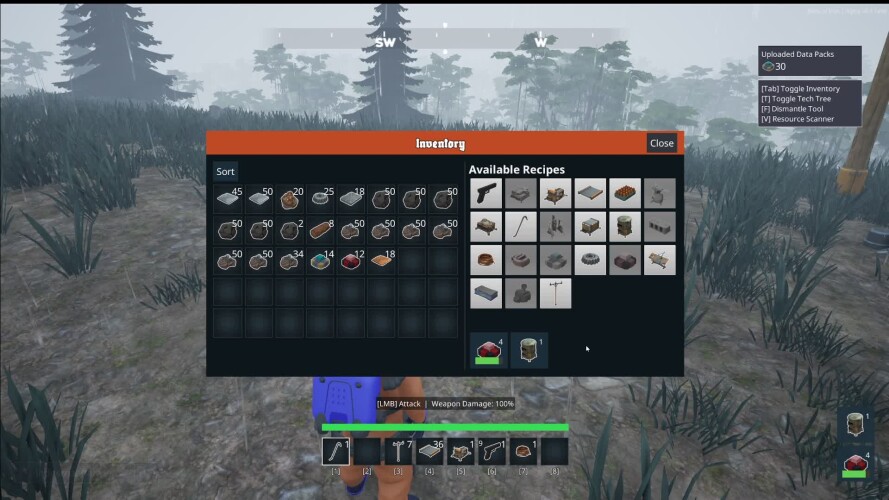Select the red gem stack of 12
Screen dimensions: 889x500
[x=351, y=262]
